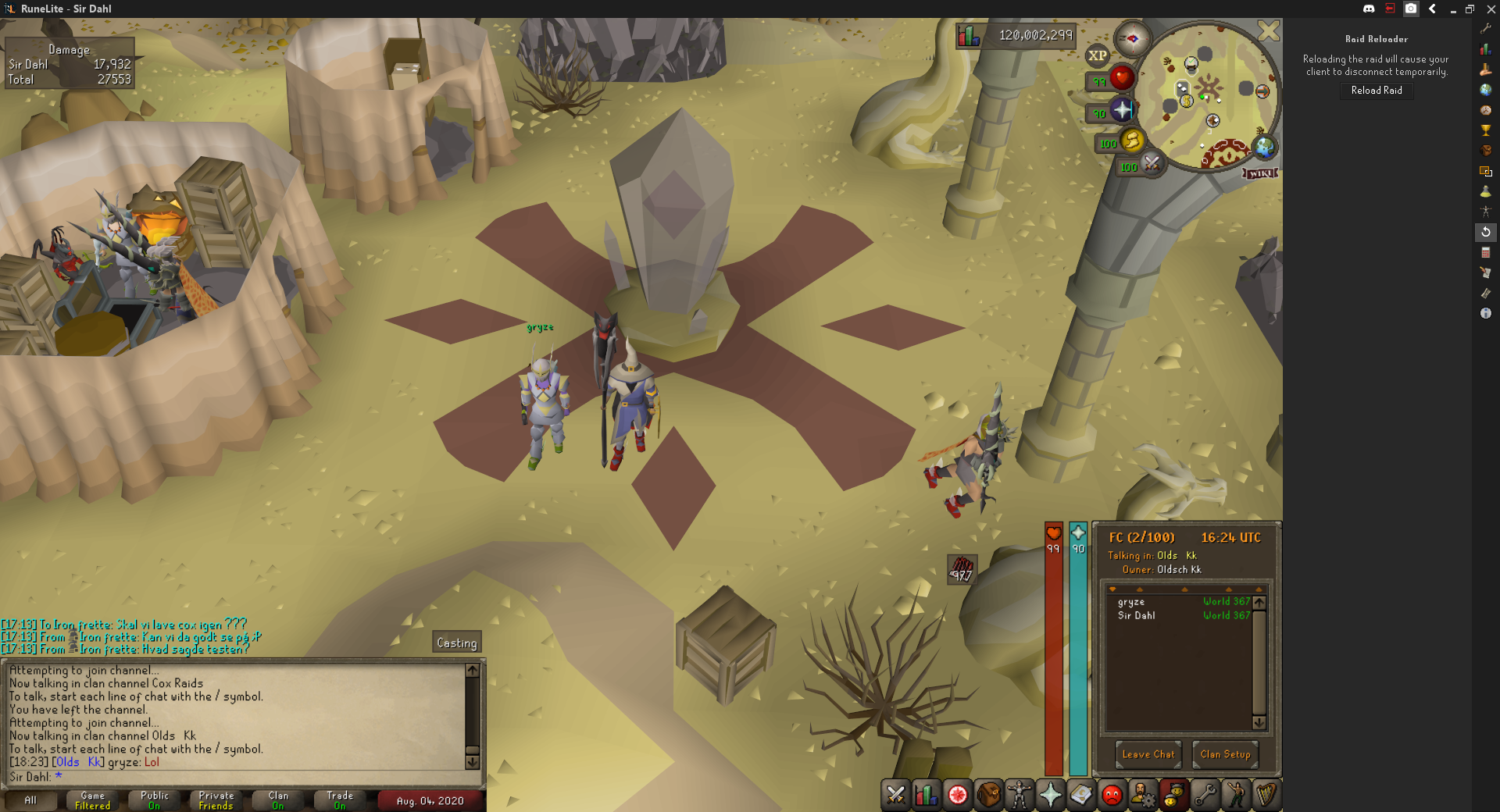Click the special attack orb
The width and height of the screenshot is (1500, 812).
click(x=1152, y=163)
